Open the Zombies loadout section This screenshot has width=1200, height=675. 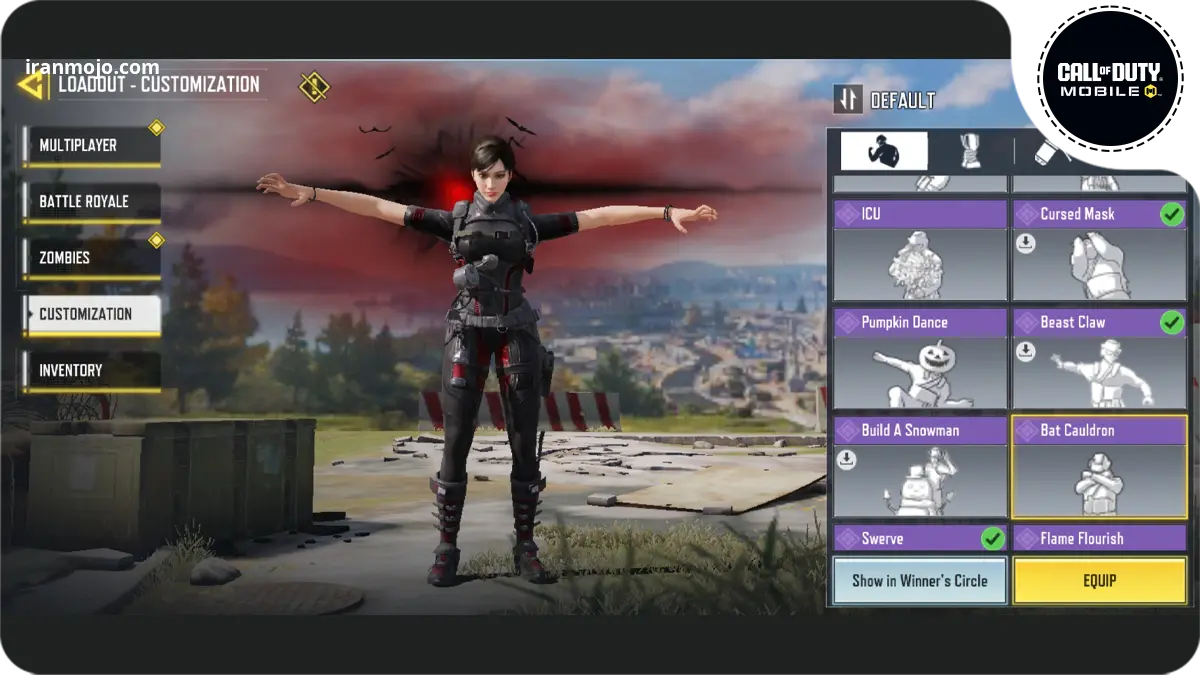92,258
